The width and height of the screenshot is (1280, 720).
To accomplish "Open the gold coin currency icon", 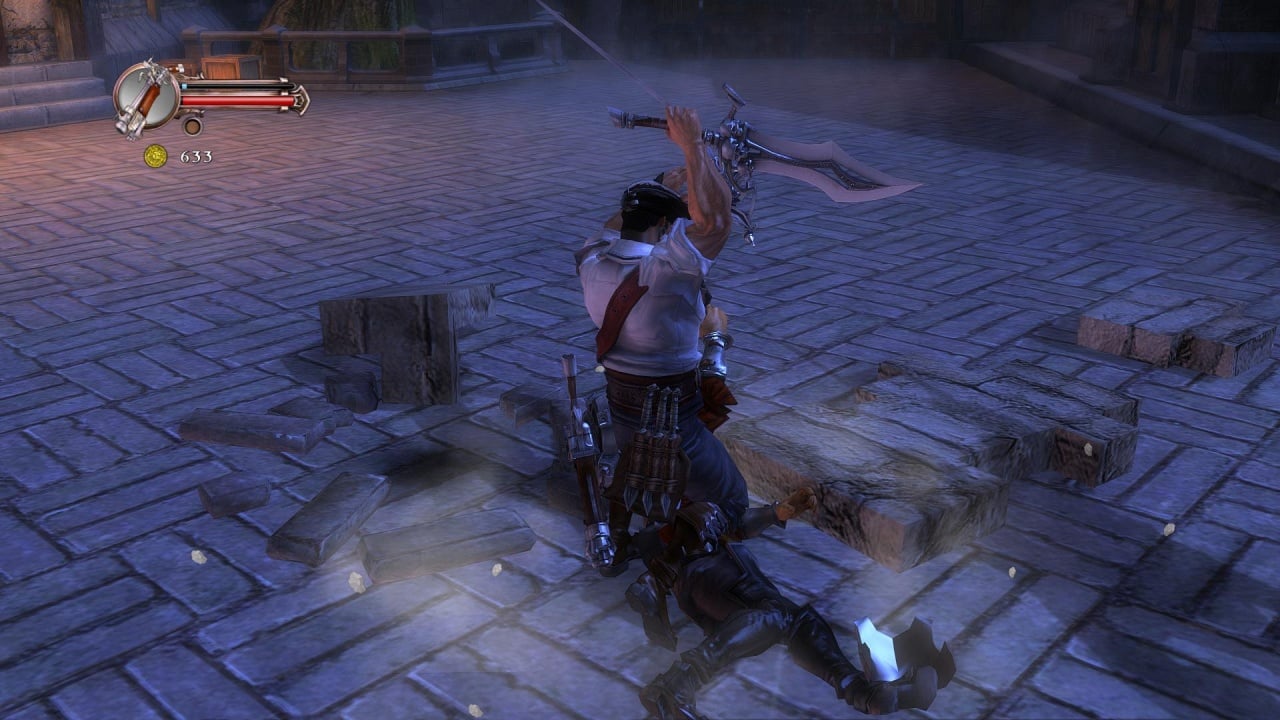I will [x=155, y=156].
